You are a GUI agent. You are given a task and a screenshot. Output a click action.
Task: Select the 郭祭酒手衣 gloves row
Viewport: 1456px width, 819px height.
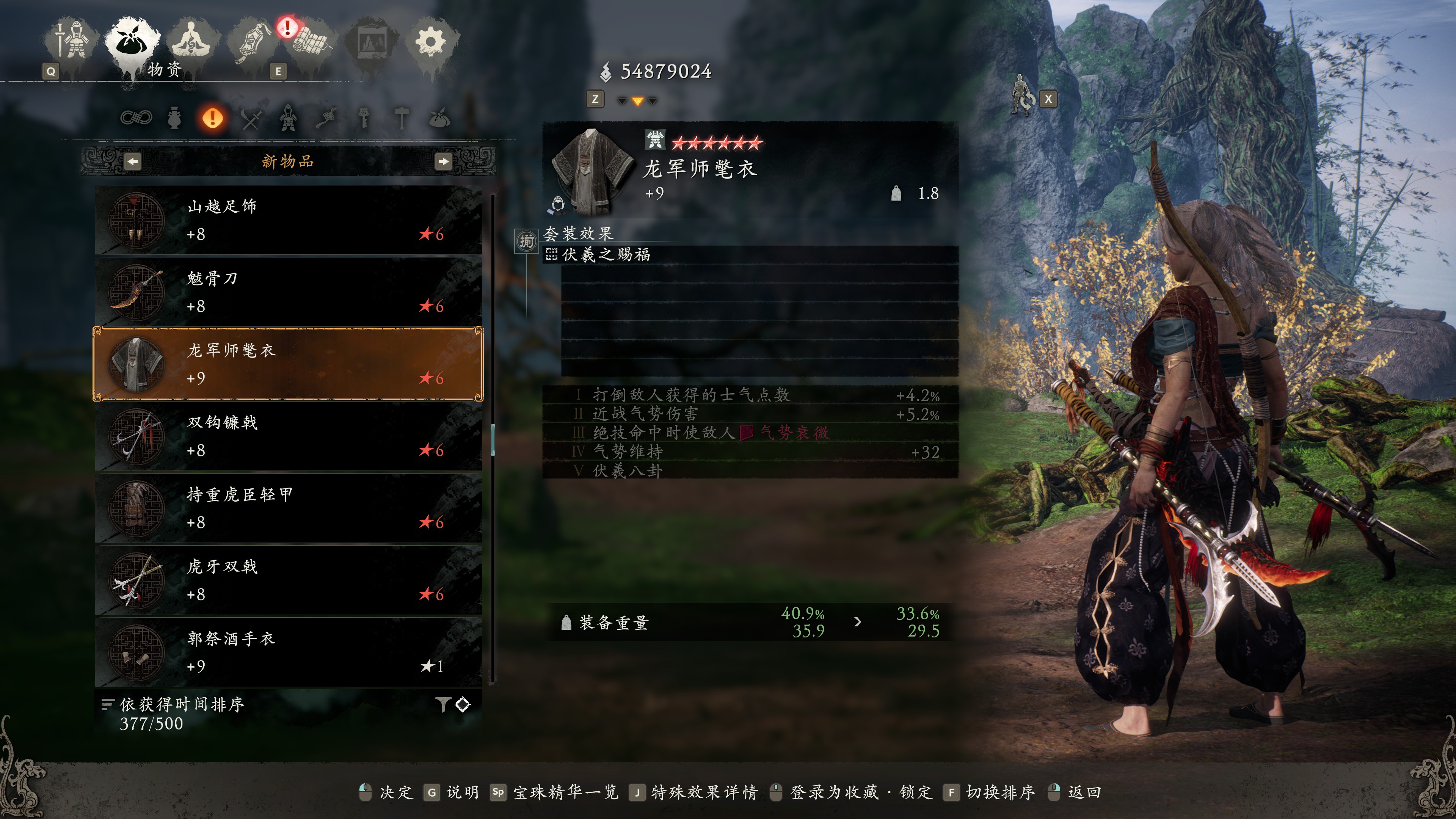[288, 652]
